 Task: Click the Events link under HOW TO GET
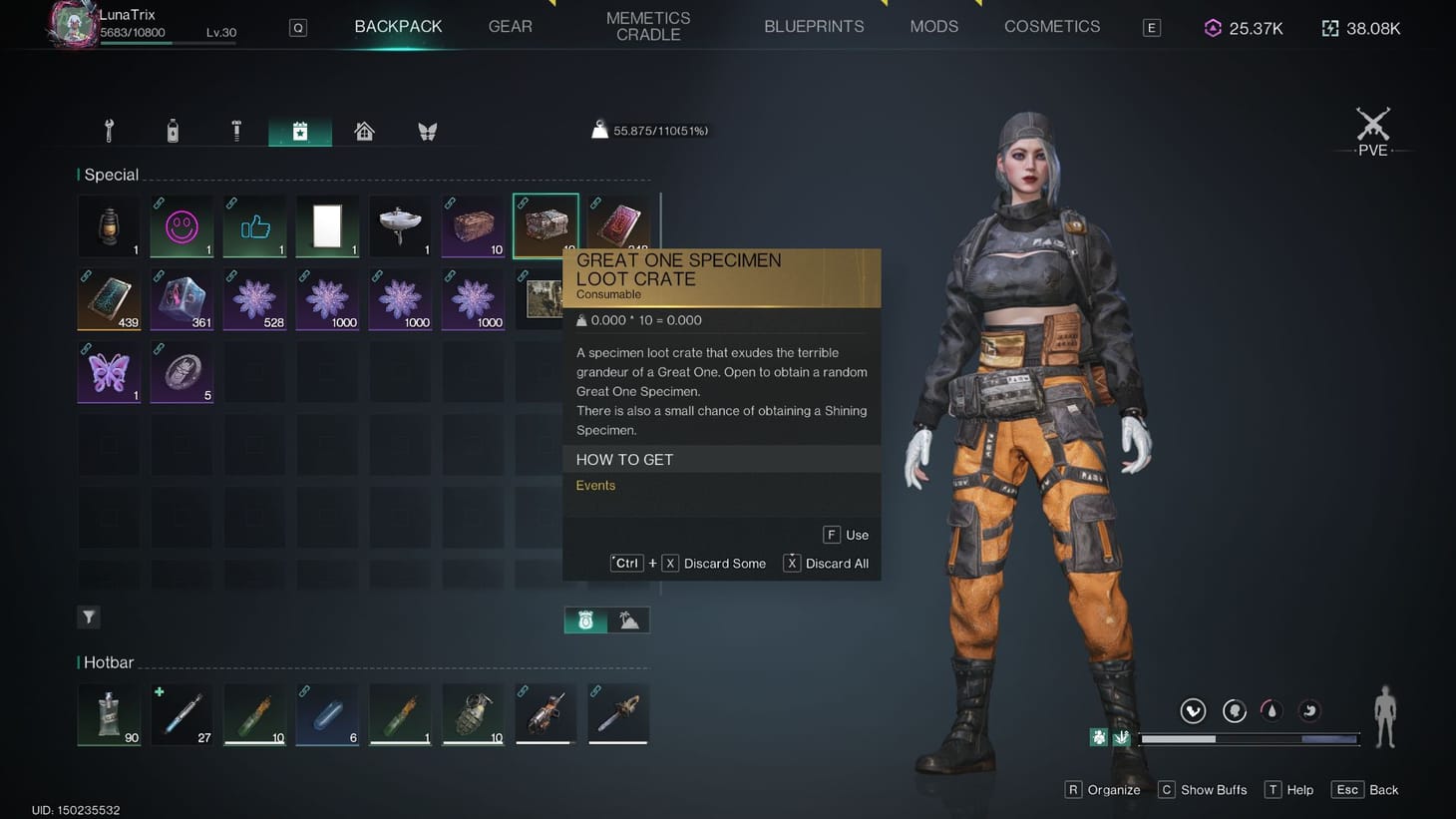click(595, 485)
